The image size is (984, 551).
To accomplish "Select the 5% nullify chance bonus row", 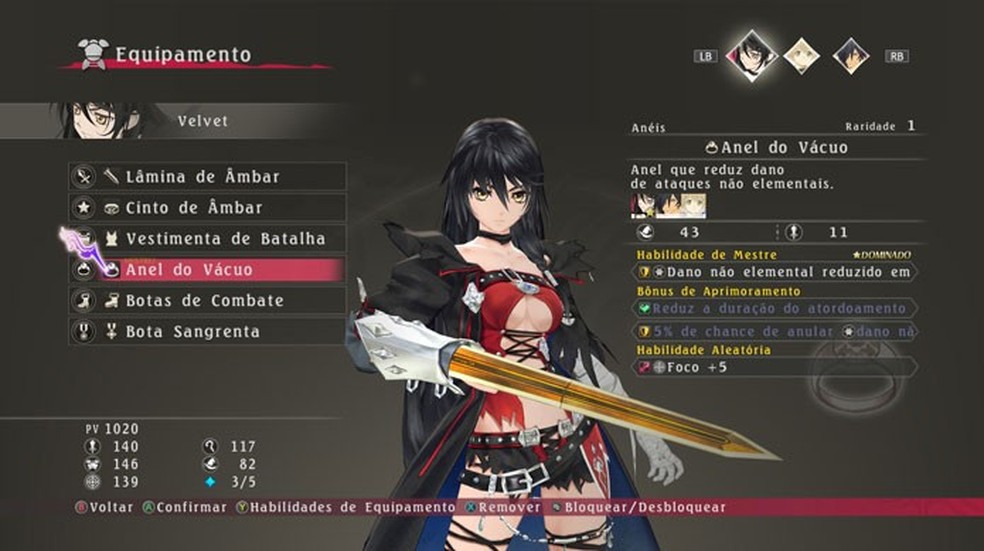I will coord(775,332).
